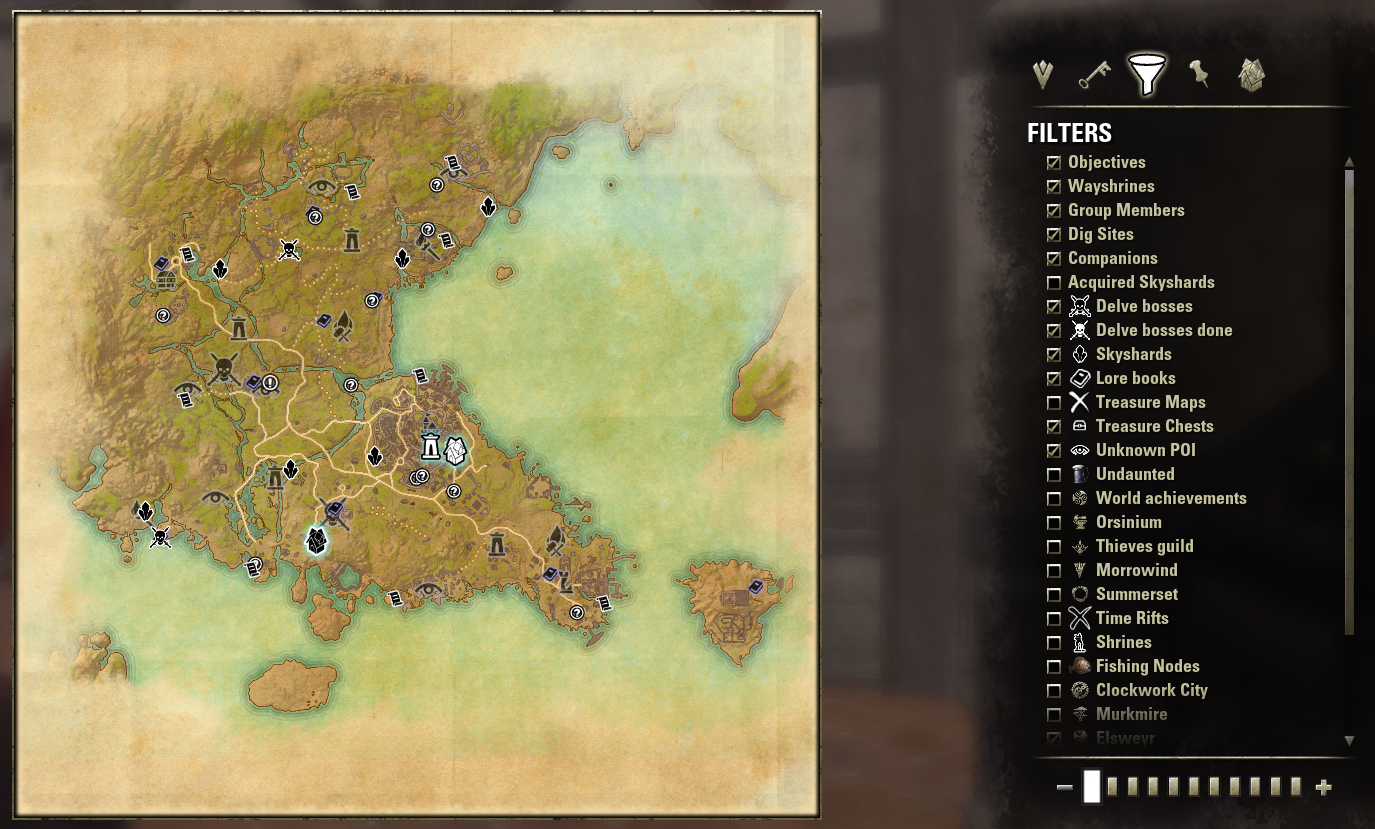Image resolution: width=1375 pixels, height=829 pixels.
Task: Enable the Undaunted filter
Action: tap(1054, 474)
